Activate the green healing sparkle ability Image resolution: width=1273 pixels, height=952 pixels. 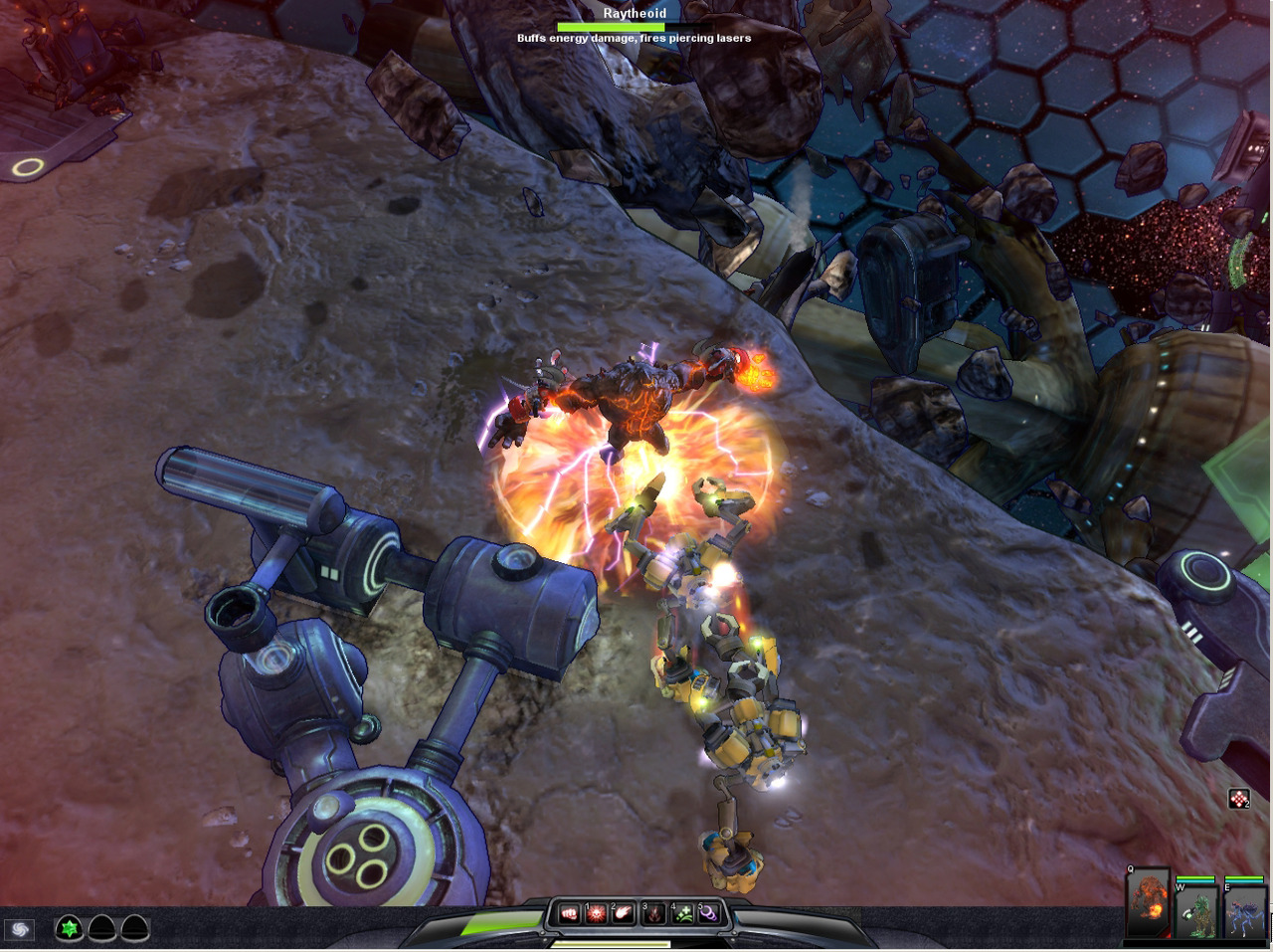[683, 913]
